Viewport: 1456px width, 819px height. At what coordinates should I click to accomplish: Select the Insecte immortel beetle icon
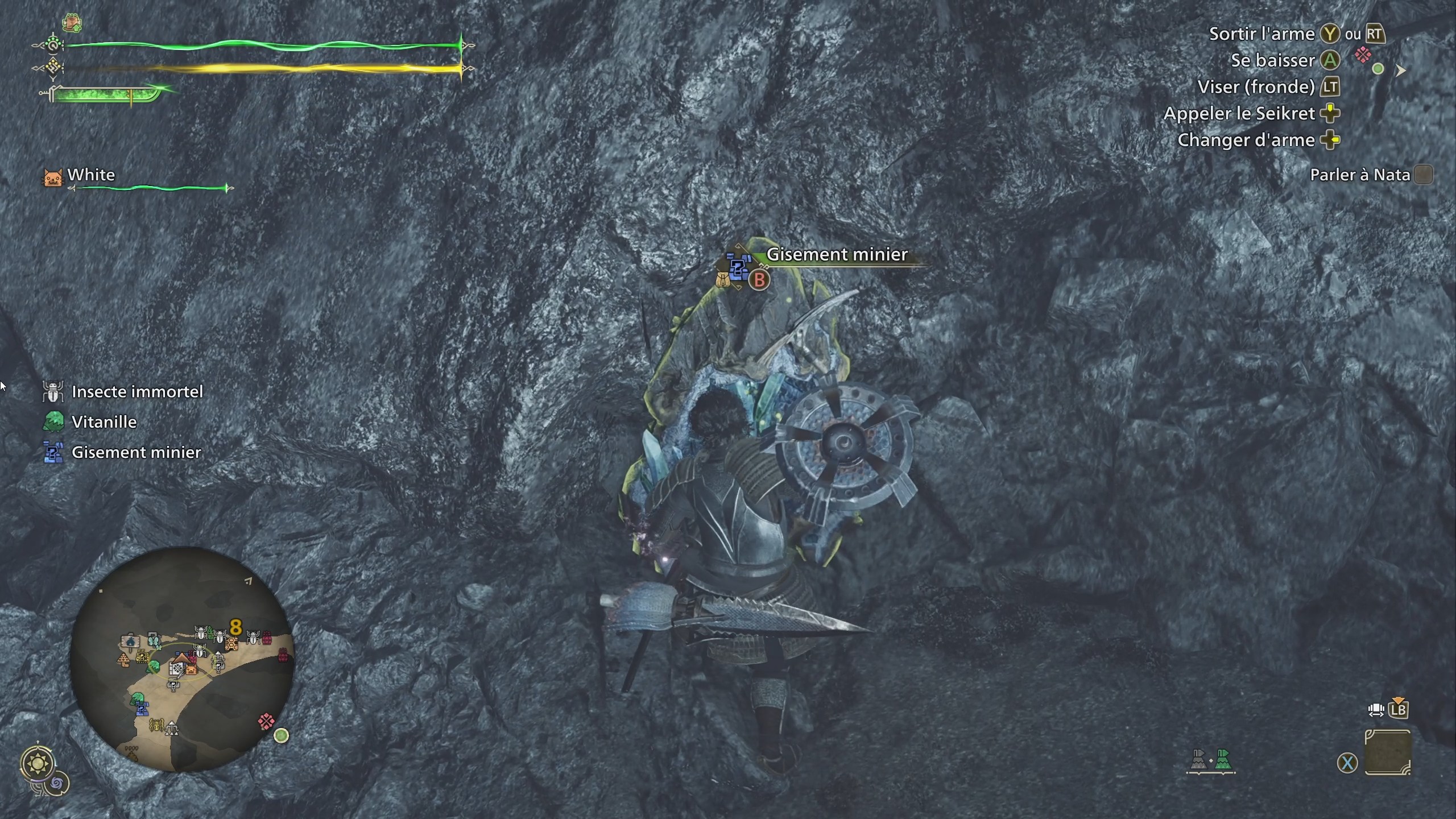(x=54, y=392)
